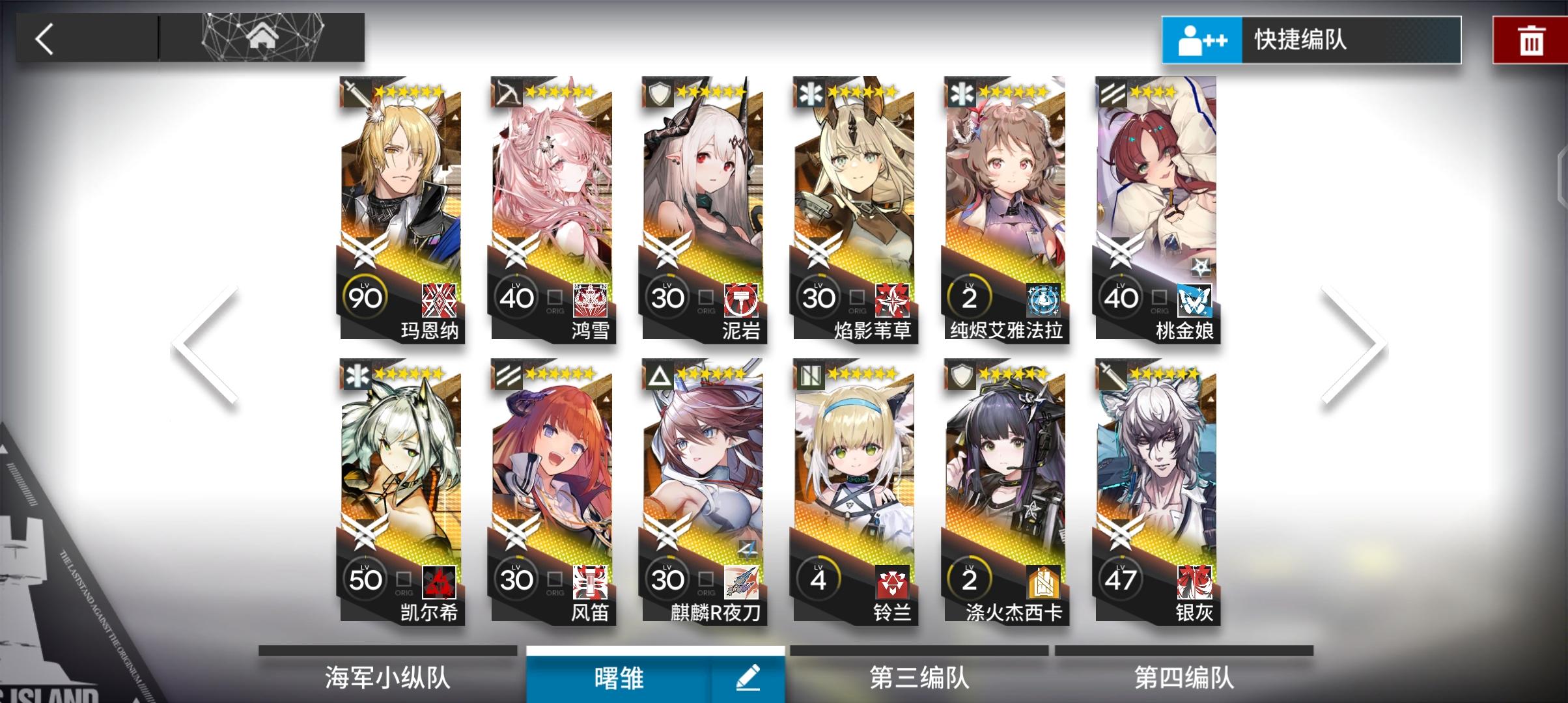The image size is (1568, 703).
Task: Click the trash delete icon at top right
Action: pyautogui.click(x=1531, y=40)
